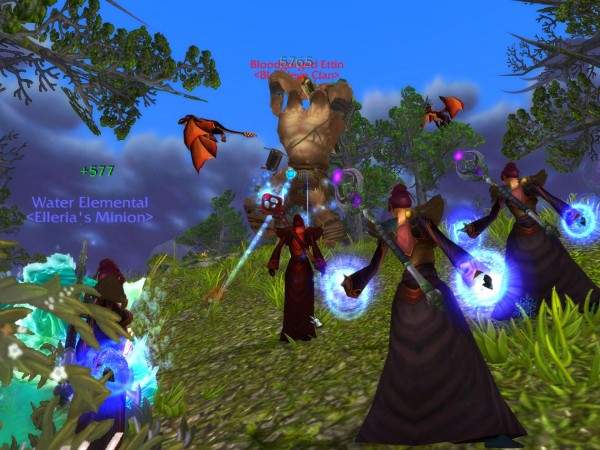Select the red Ettin enemy name label
The width and height of the screenshot is (600, 450).
[296, 66]
